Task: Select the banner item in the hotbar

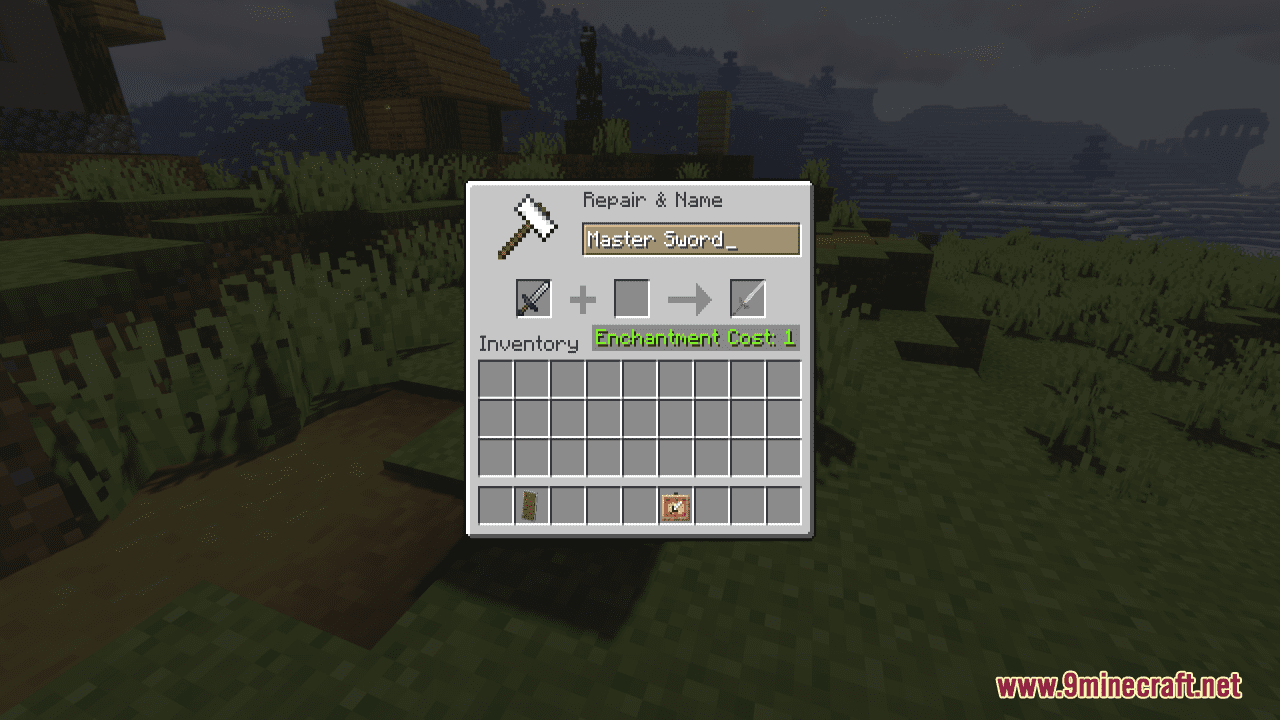Action: point(531,507)
